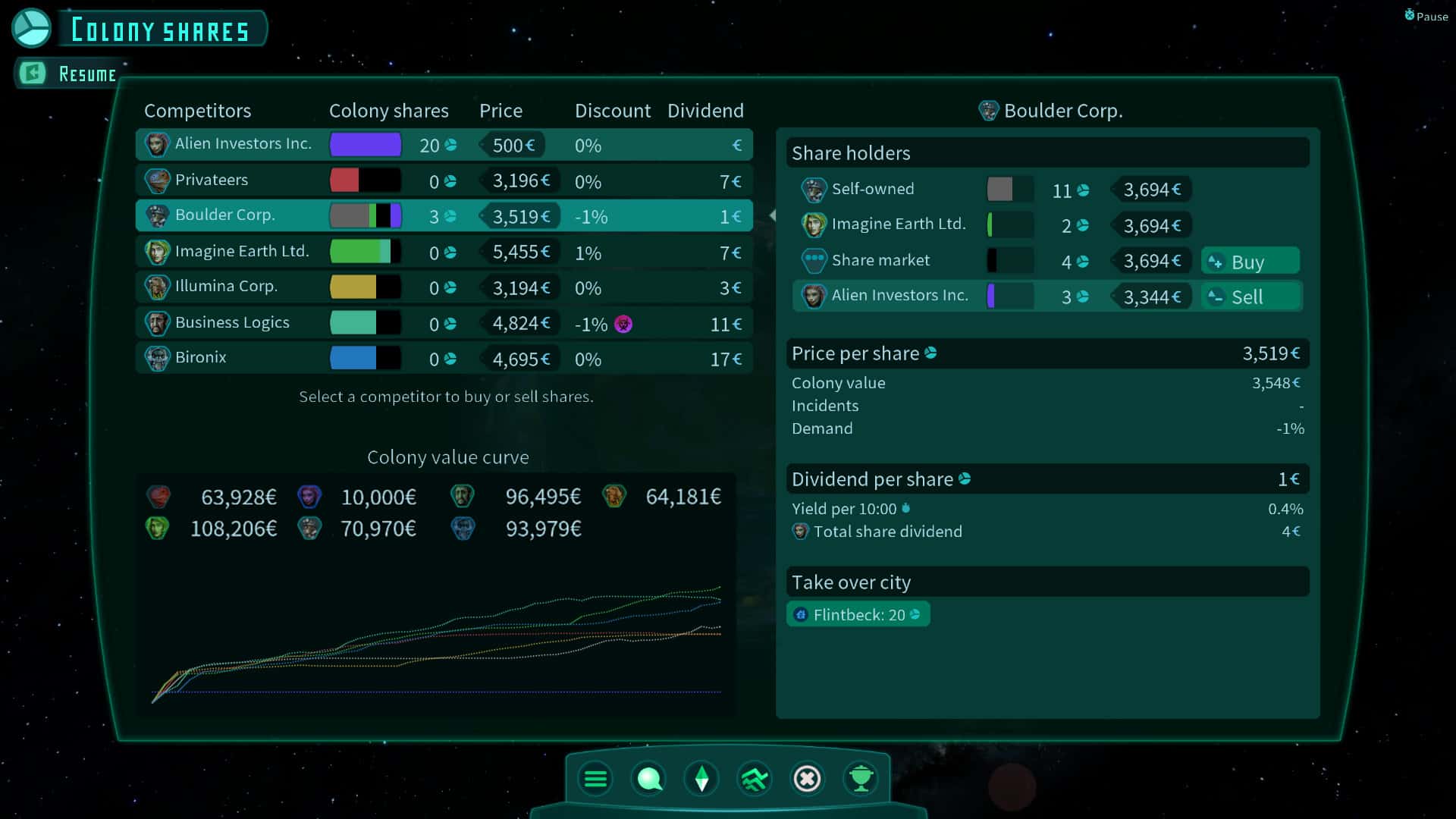1456x819 pixels.
Task: Buy a share from the Share market
Action: point(1250,262)
